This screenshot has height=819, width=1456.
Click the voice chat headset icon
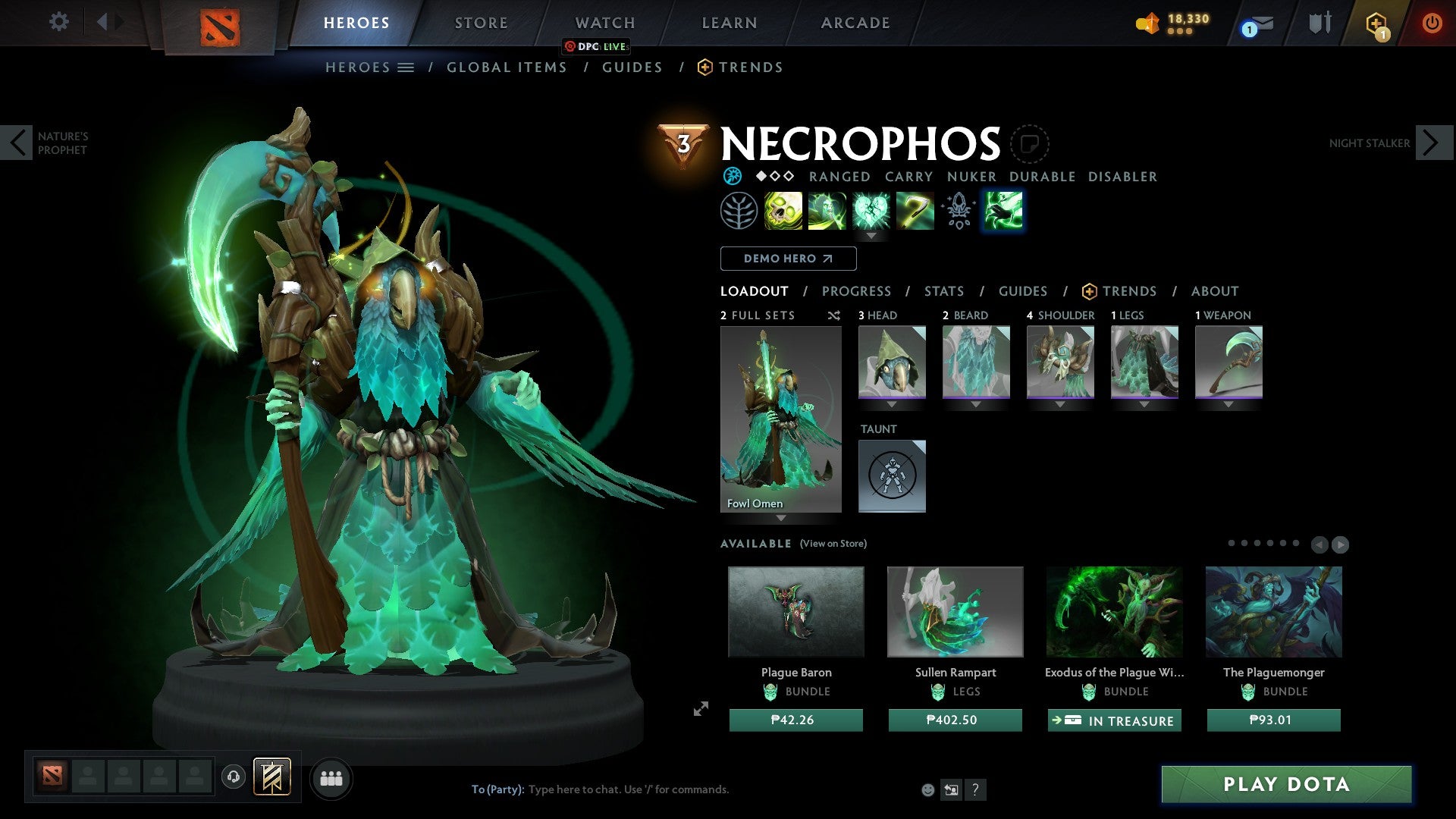(233, 777)
